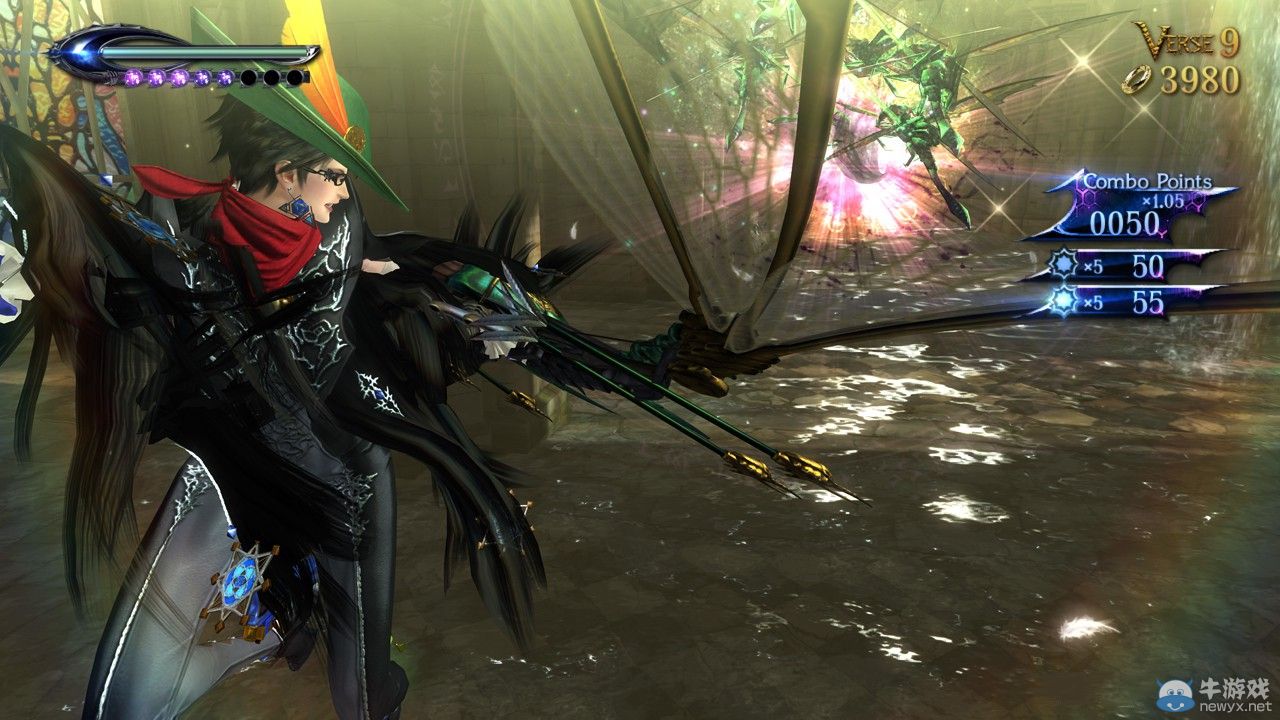Toggle the rightmost empty orb slot

tap(296, 77)
